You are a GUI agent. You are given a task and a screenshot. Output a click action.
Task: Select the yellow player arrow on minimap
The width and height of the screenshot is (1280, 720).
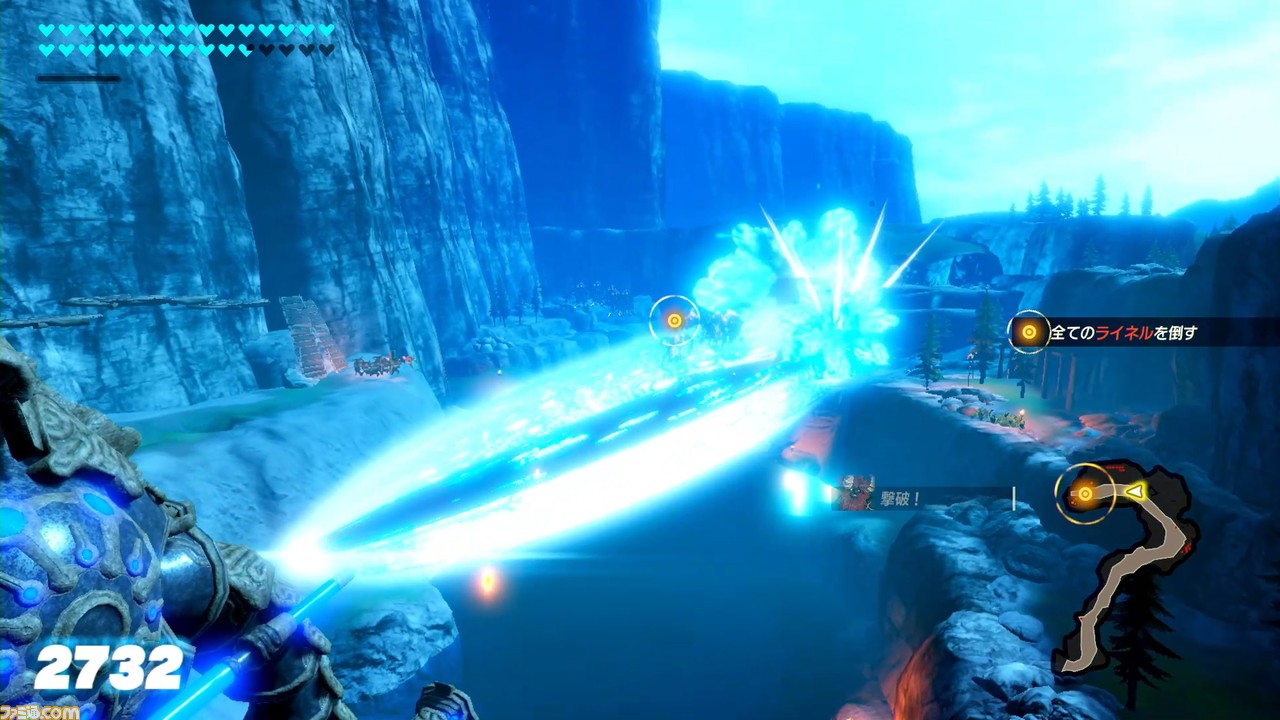click(x=1135, y=491)
